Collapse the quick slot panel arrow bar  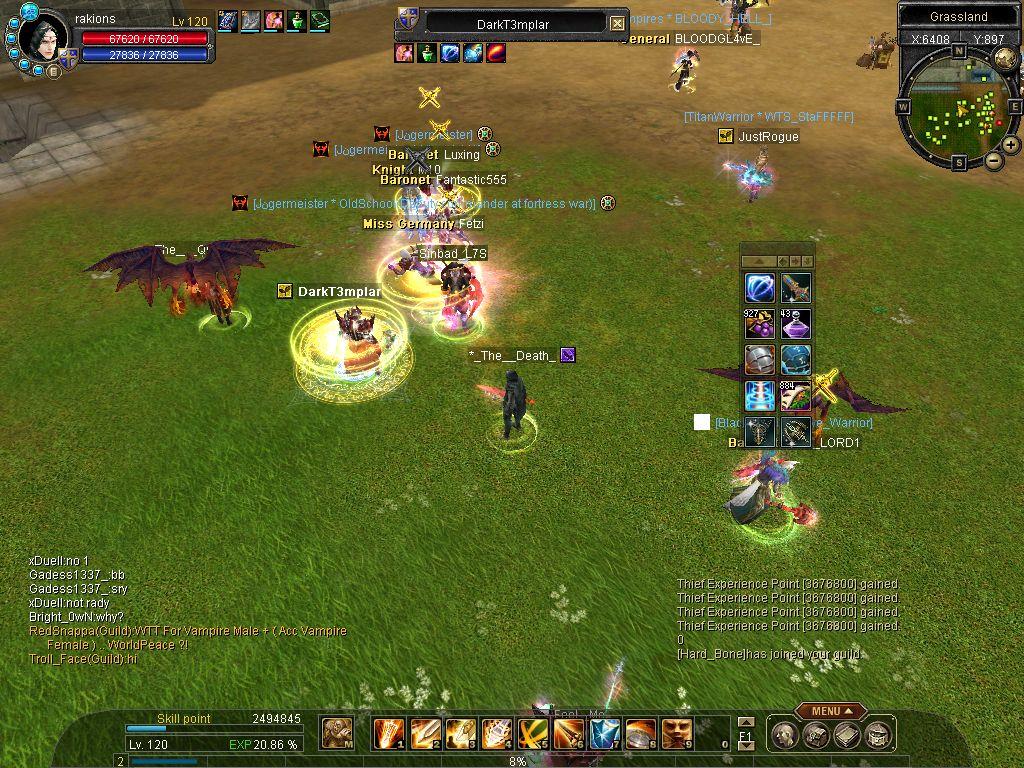pos(759,261)
